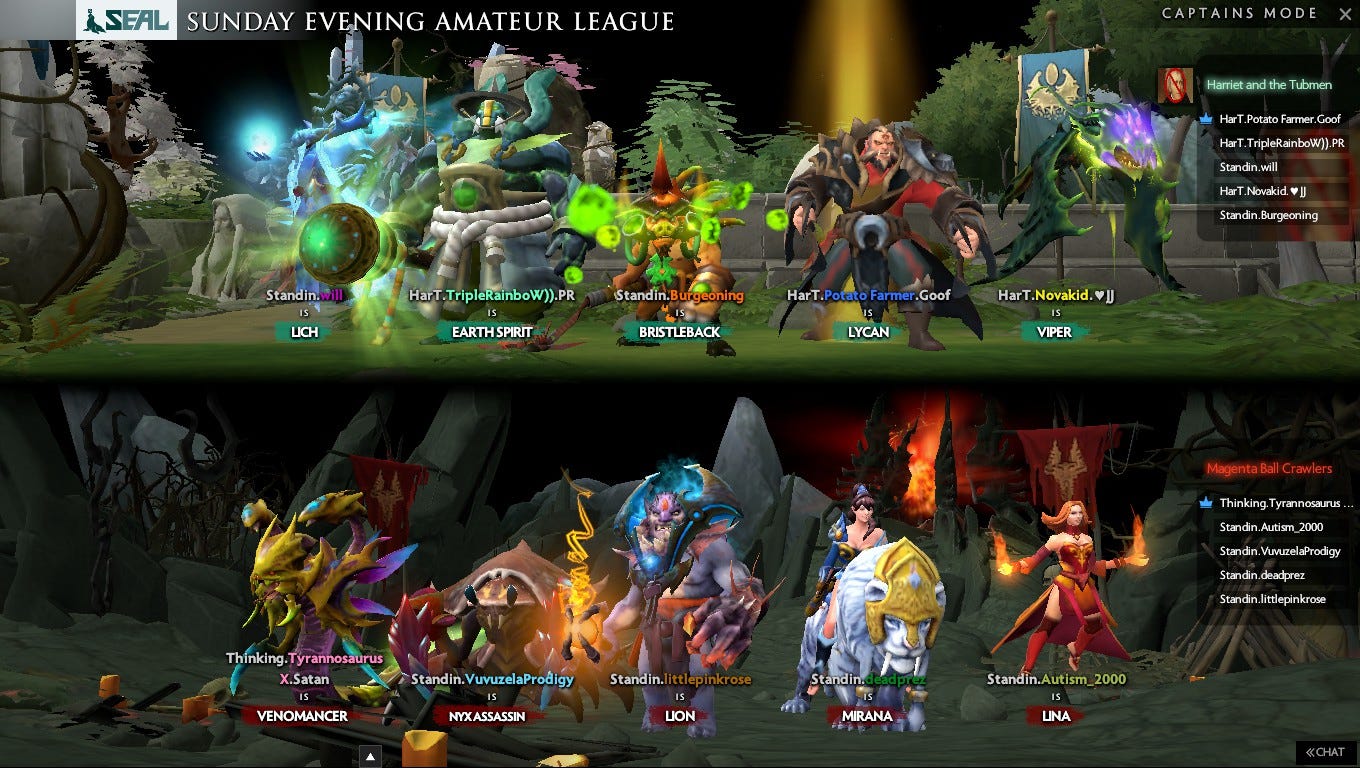Click the SEAL league logo
The image size is (1360, 768).
point(128,20)
